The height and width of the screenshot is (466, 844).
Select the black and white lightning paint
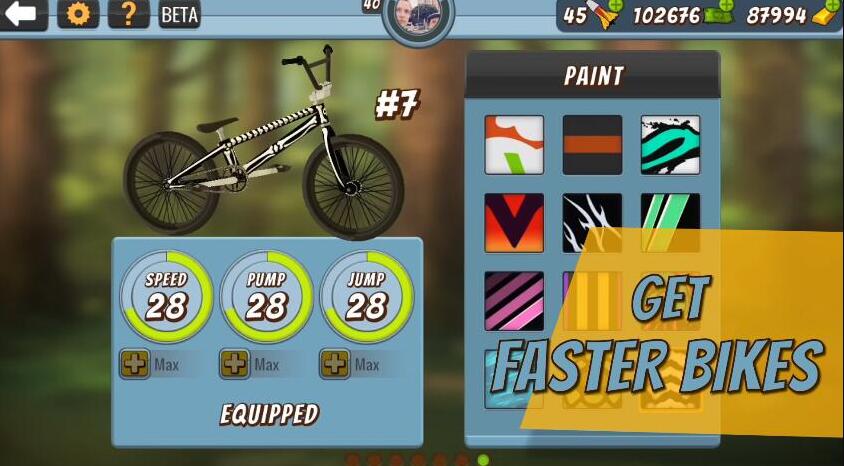[592, 223]
